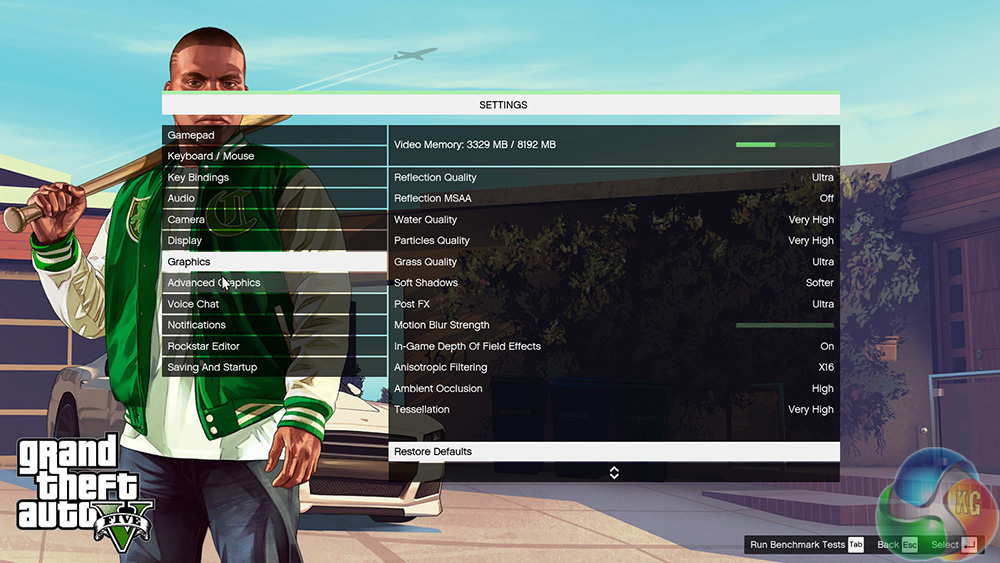Switch to Advanced Graphics settings
The image size is (1000, 563).
tap(274, 283)
